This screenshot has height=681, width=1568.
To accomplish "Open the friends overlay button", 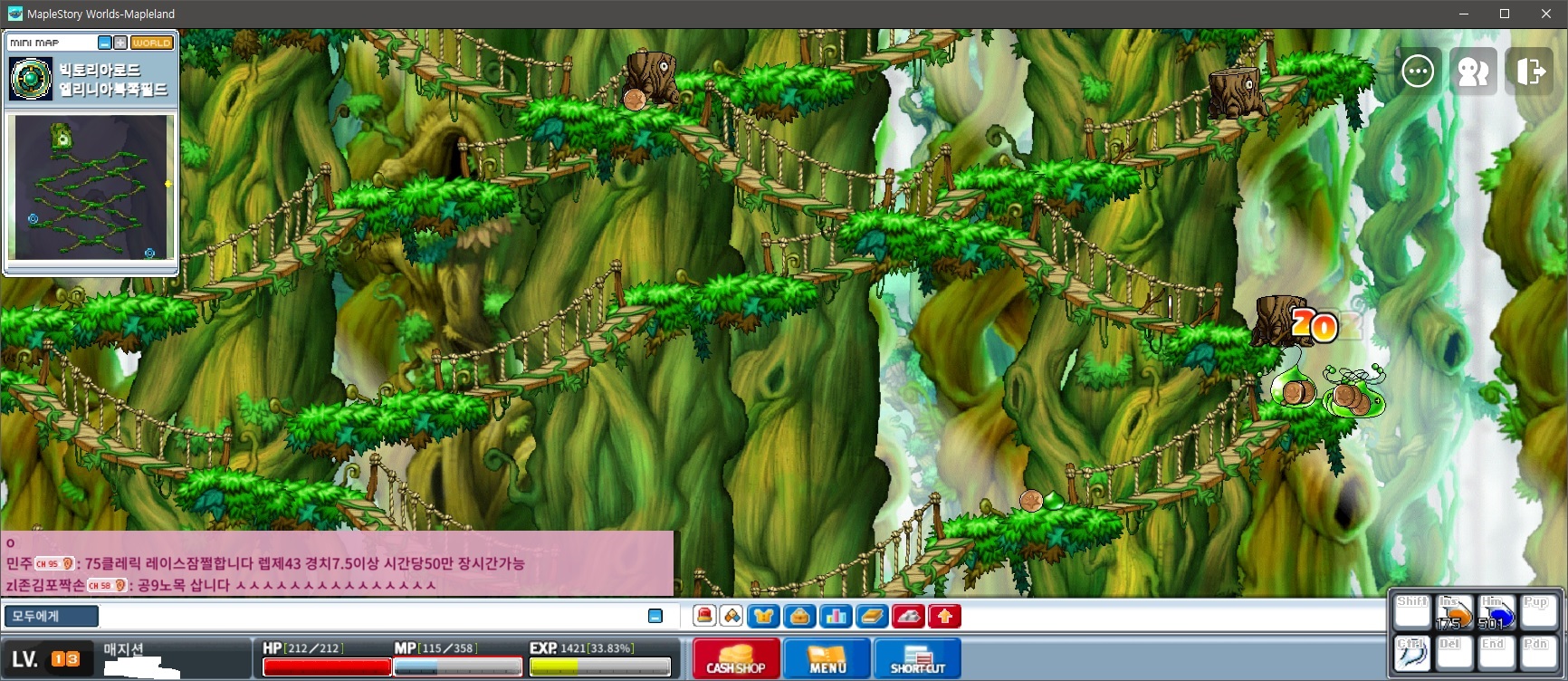I will 1473,71.
